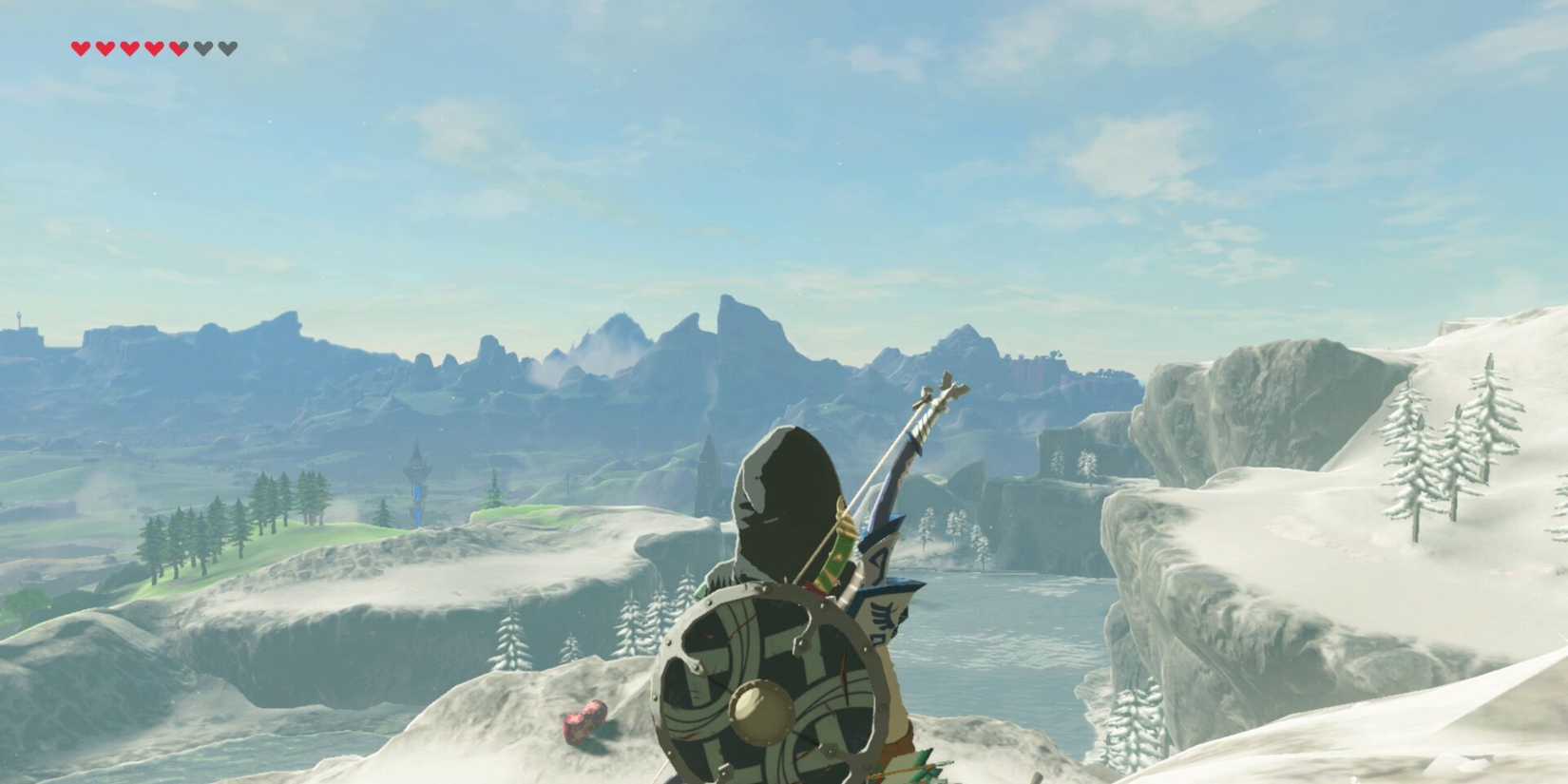This screenshot has height=784, width=1568.
Task: Click the tall spire left of Link's head
Action: tap(707, 466)
